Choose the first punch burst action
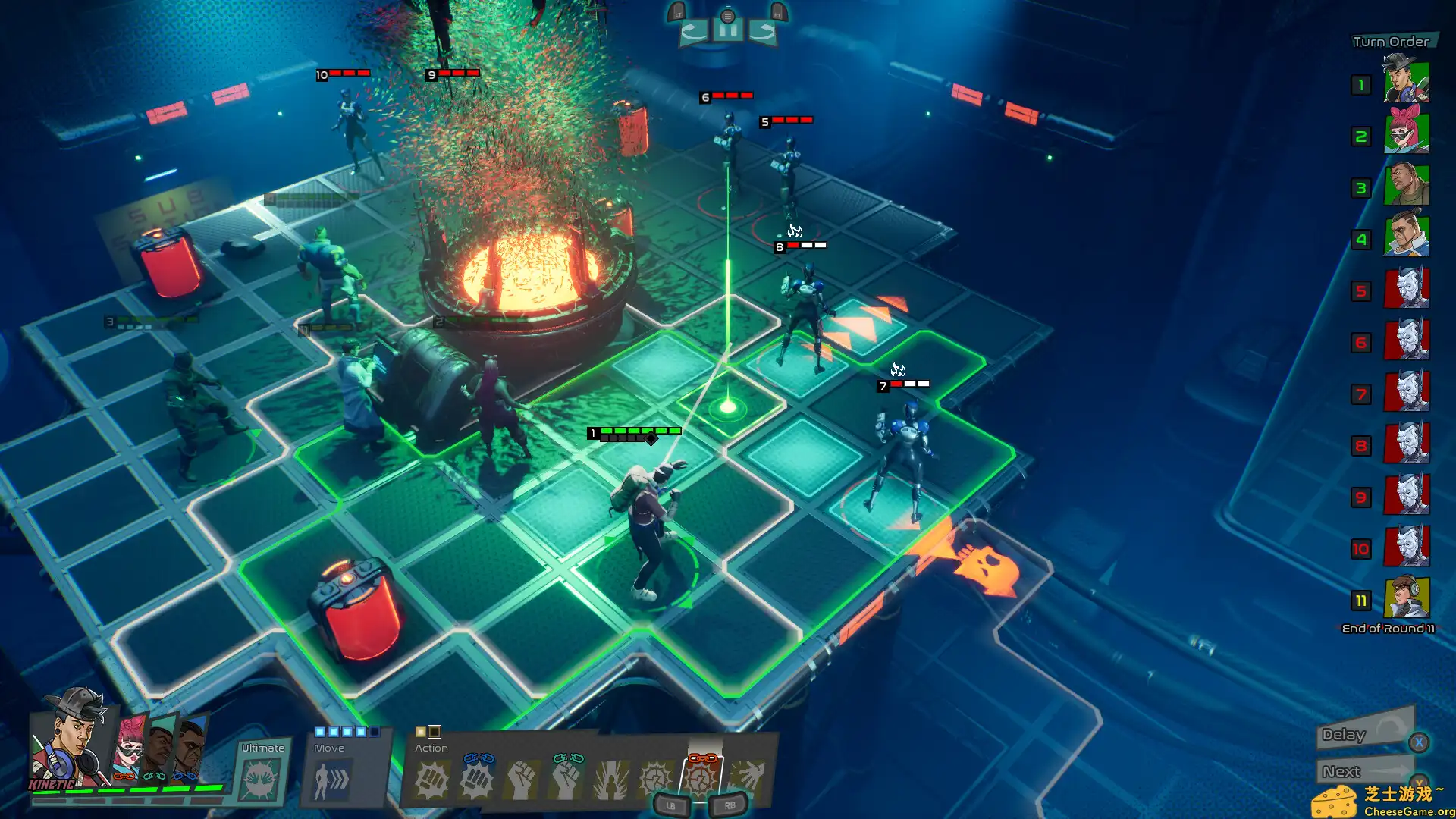The width and height of the screenshot is (1456, 819). click(x=432, y=780)
